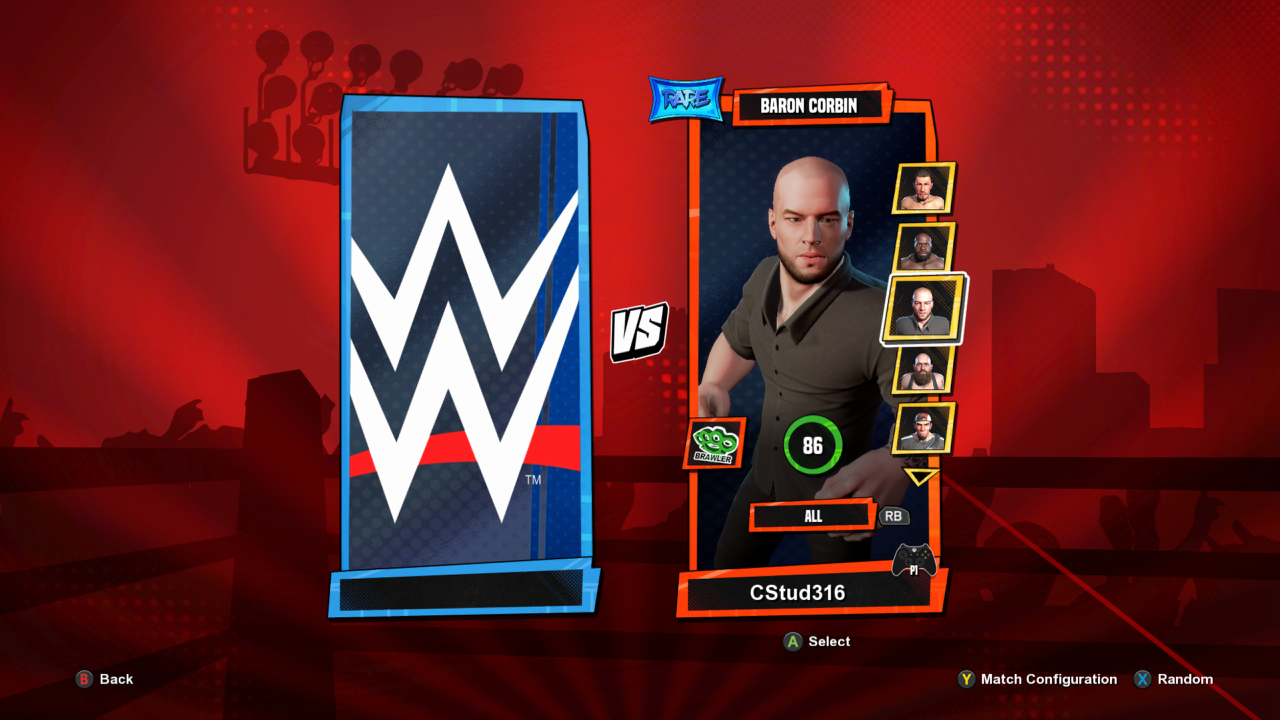Click the P1 Xbox controller icon
Image resolution: width=1280 pixels, height=720 pixels.
click(x=915, y=560)
